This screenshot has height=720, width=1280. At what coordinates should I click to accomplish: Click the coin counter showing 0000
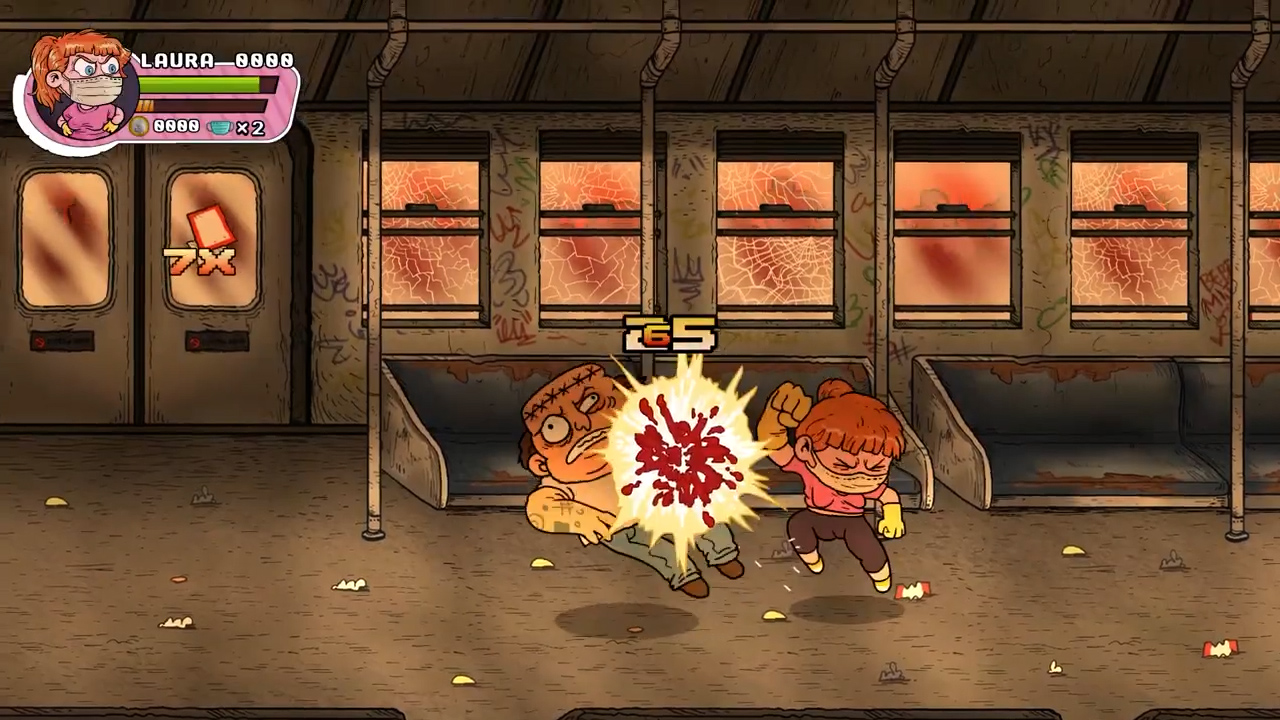(176, 126)
